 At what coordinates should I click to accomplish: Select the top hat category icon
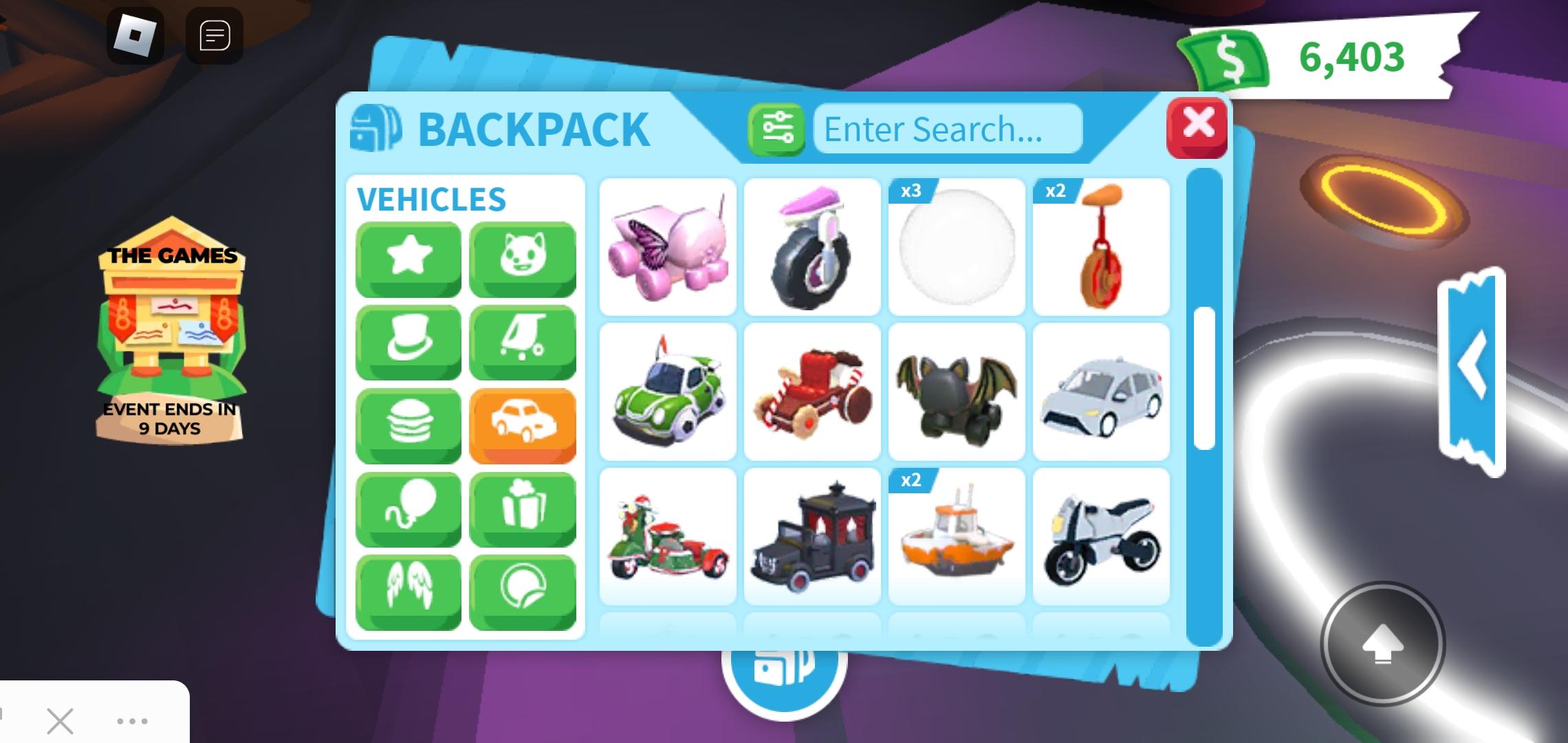(409, 341)
